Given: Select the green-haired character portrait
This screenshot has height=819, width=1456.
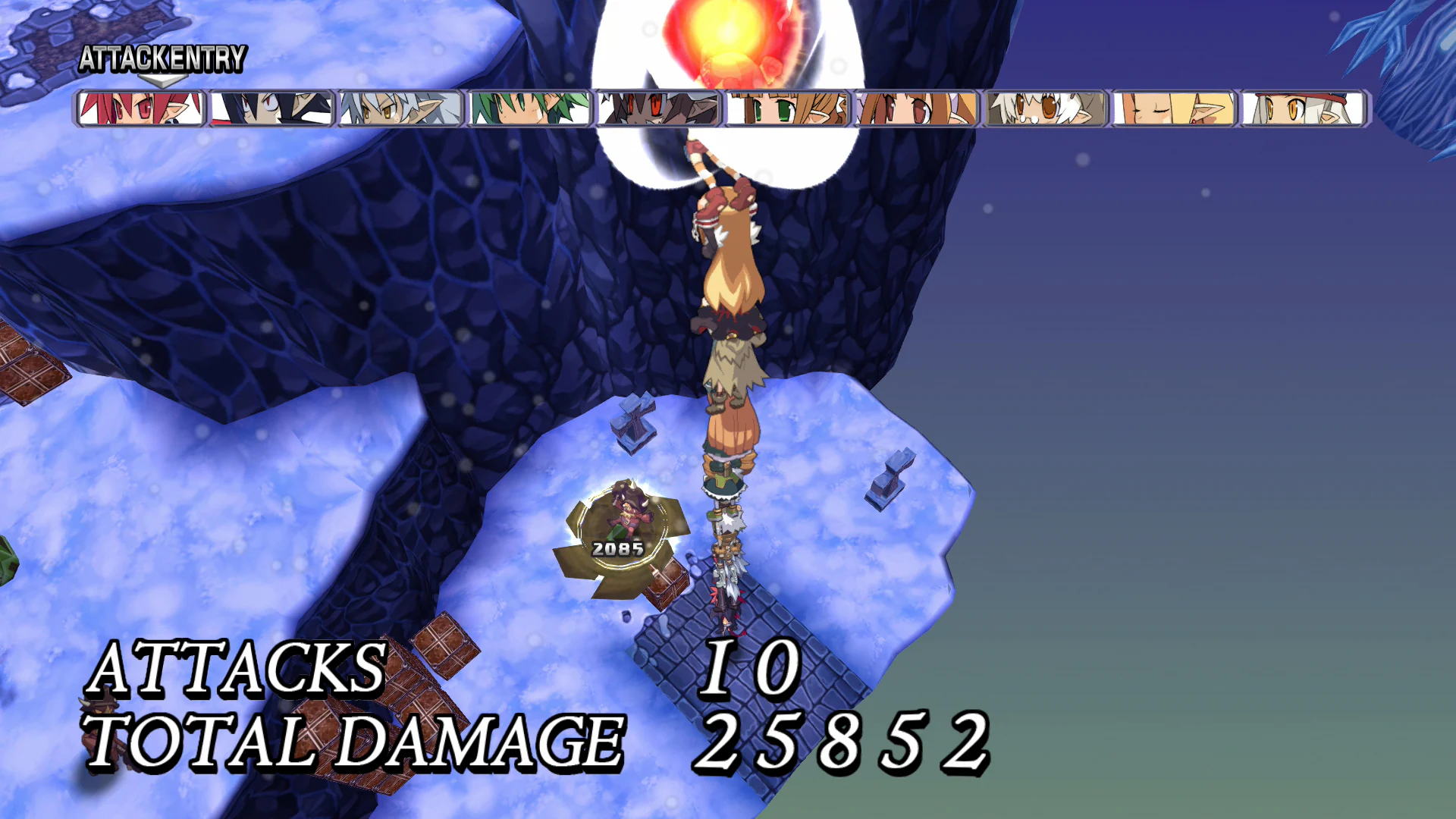Looking at the screenshot, I should coord(529,108).
